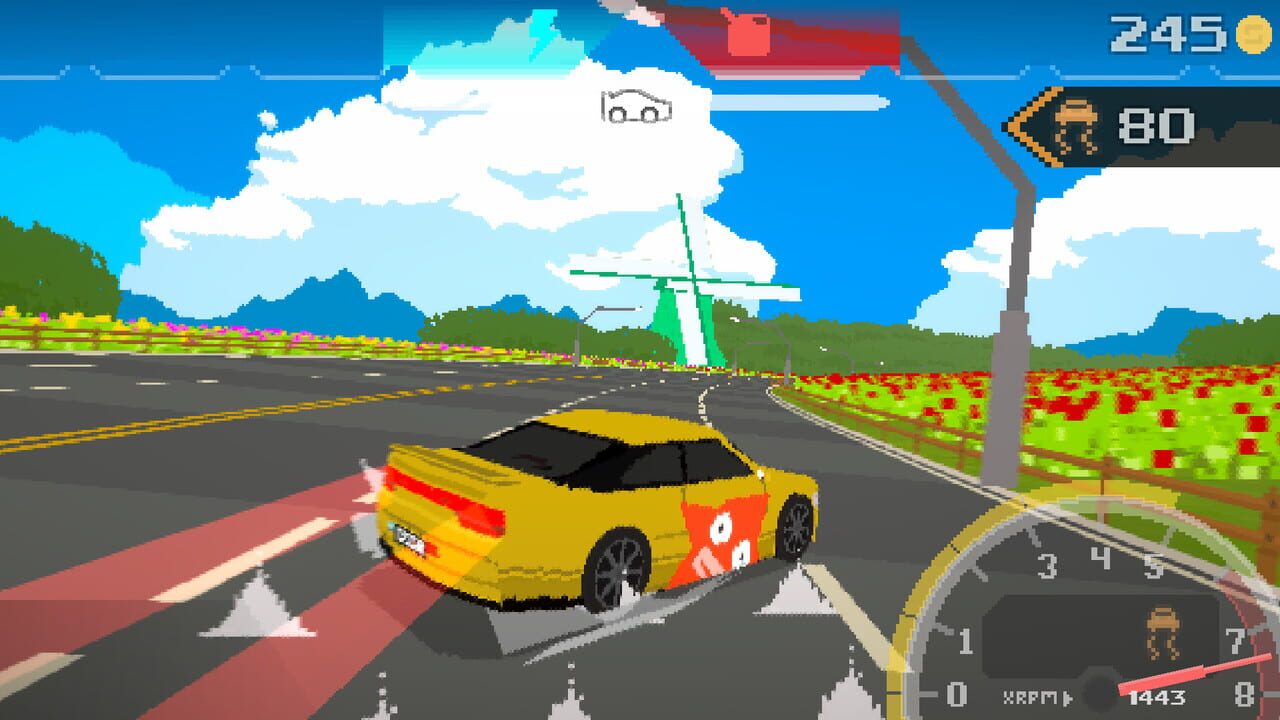Open the xRPM arrow selector
1280x720 pixels.
tap(1067, 697)
